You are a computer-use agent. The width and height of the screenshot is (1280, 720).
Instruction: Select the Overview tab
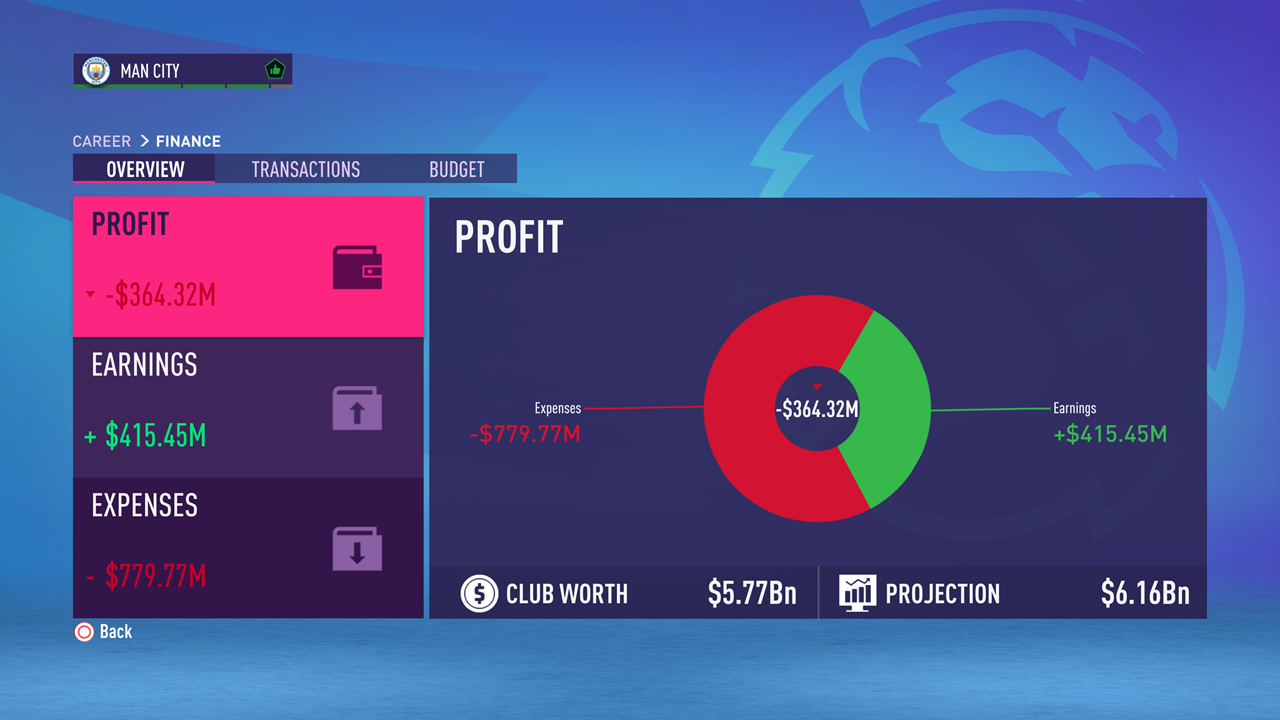143,169
